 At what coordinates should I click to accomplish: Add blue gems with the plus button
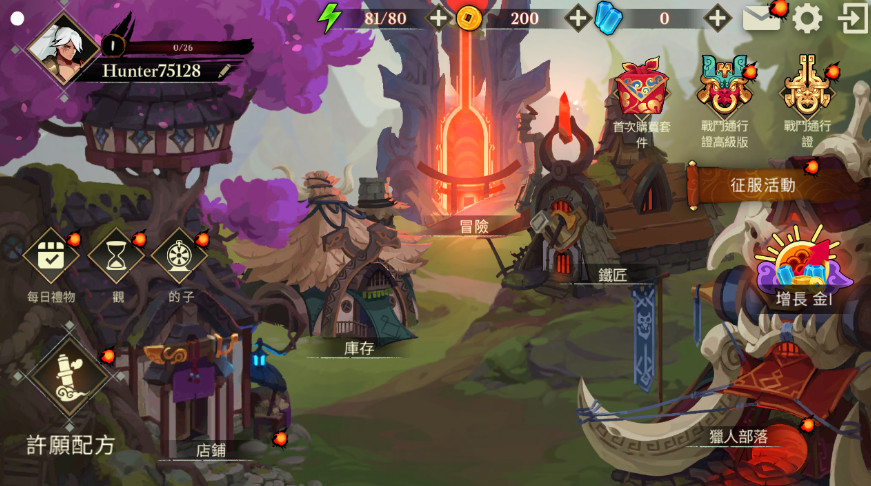click(717, 17)
